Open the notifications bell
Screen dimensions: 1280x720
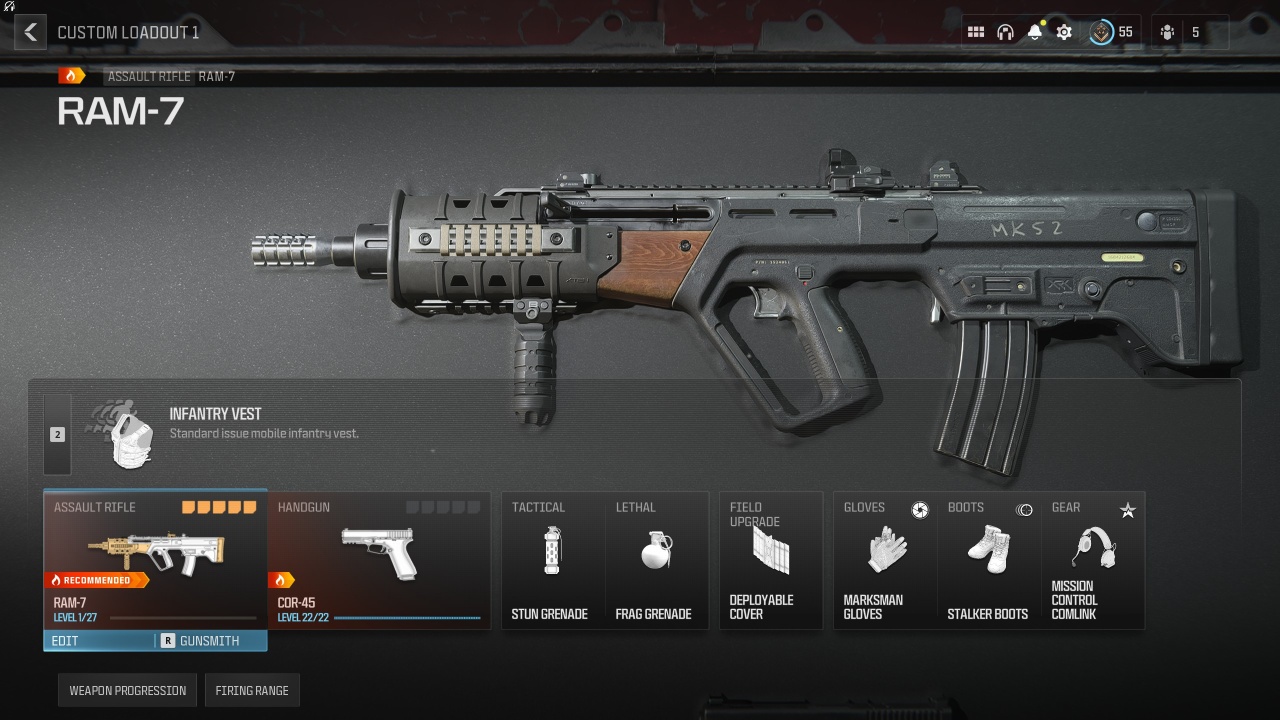pyautogui.click(x=1035, y=32)
